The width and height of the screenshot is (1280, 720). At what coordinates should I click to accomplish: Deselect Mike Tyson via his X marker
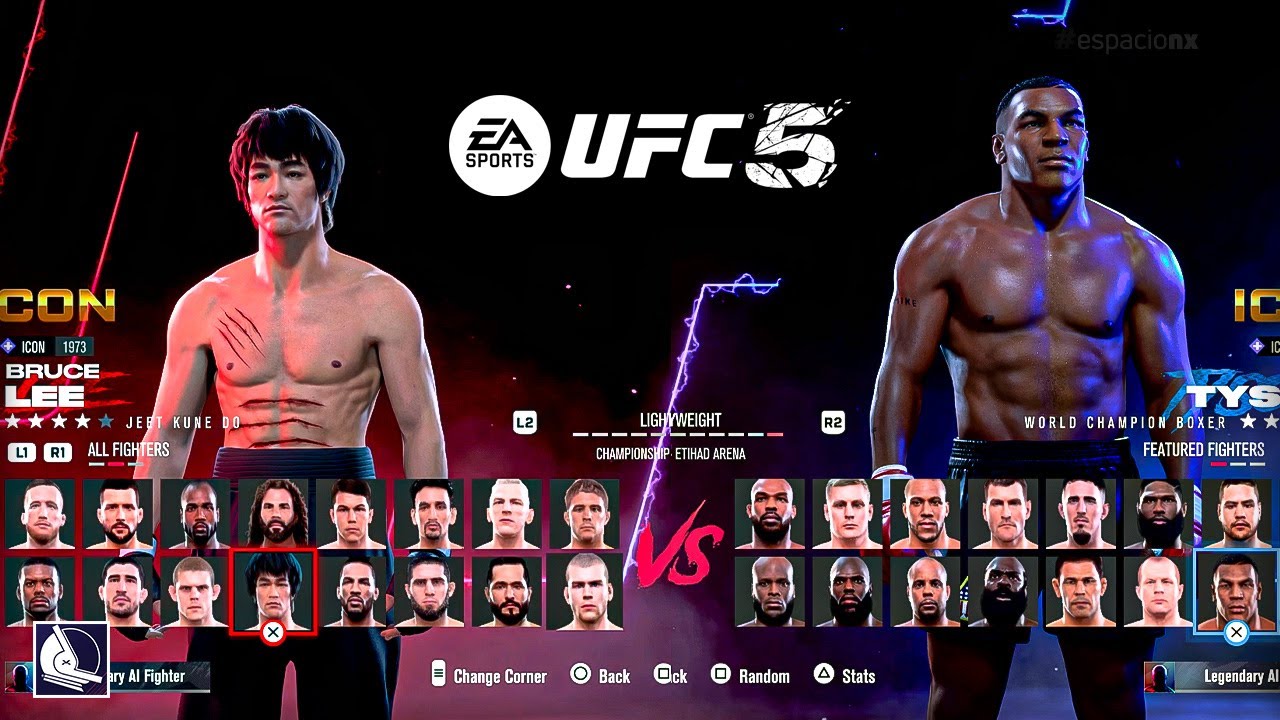point(1237,631)
